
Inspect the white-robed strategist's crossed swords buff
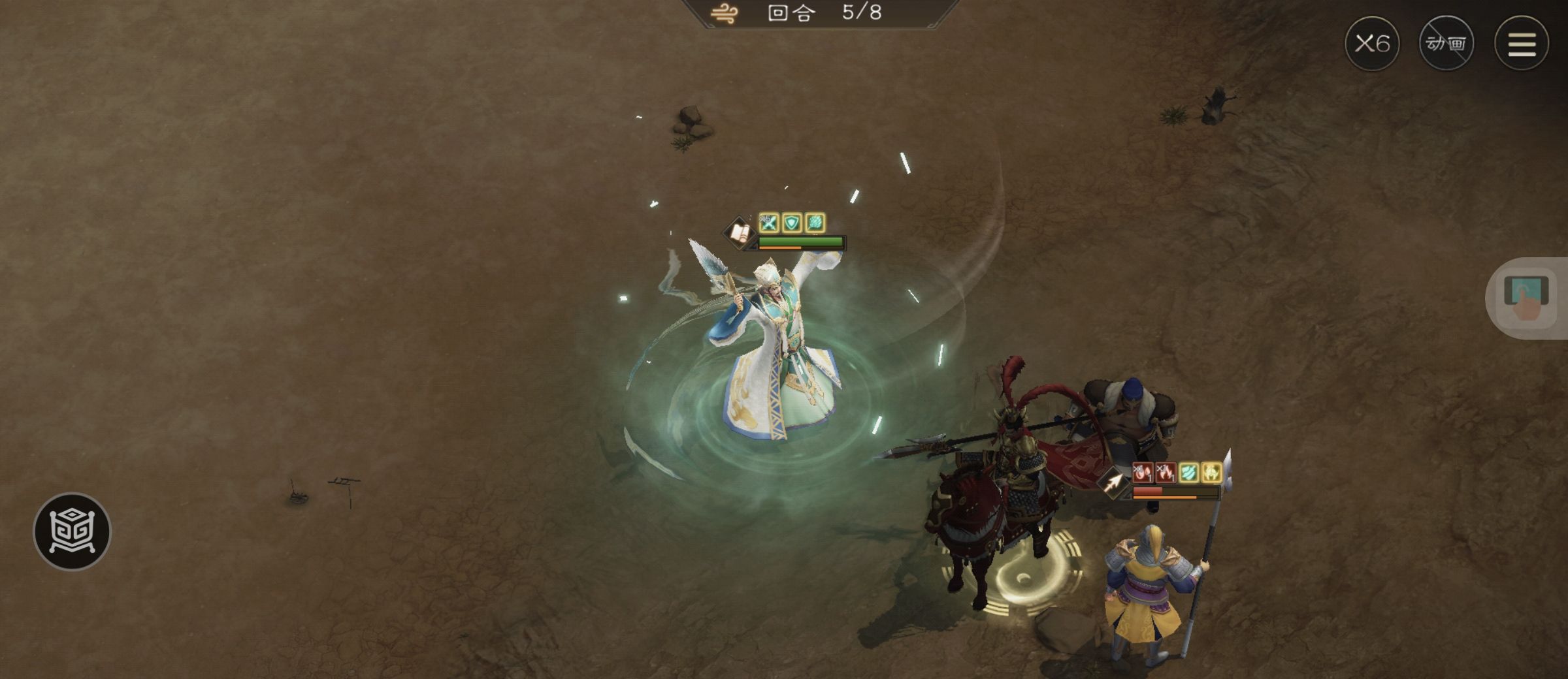point(769,223)
